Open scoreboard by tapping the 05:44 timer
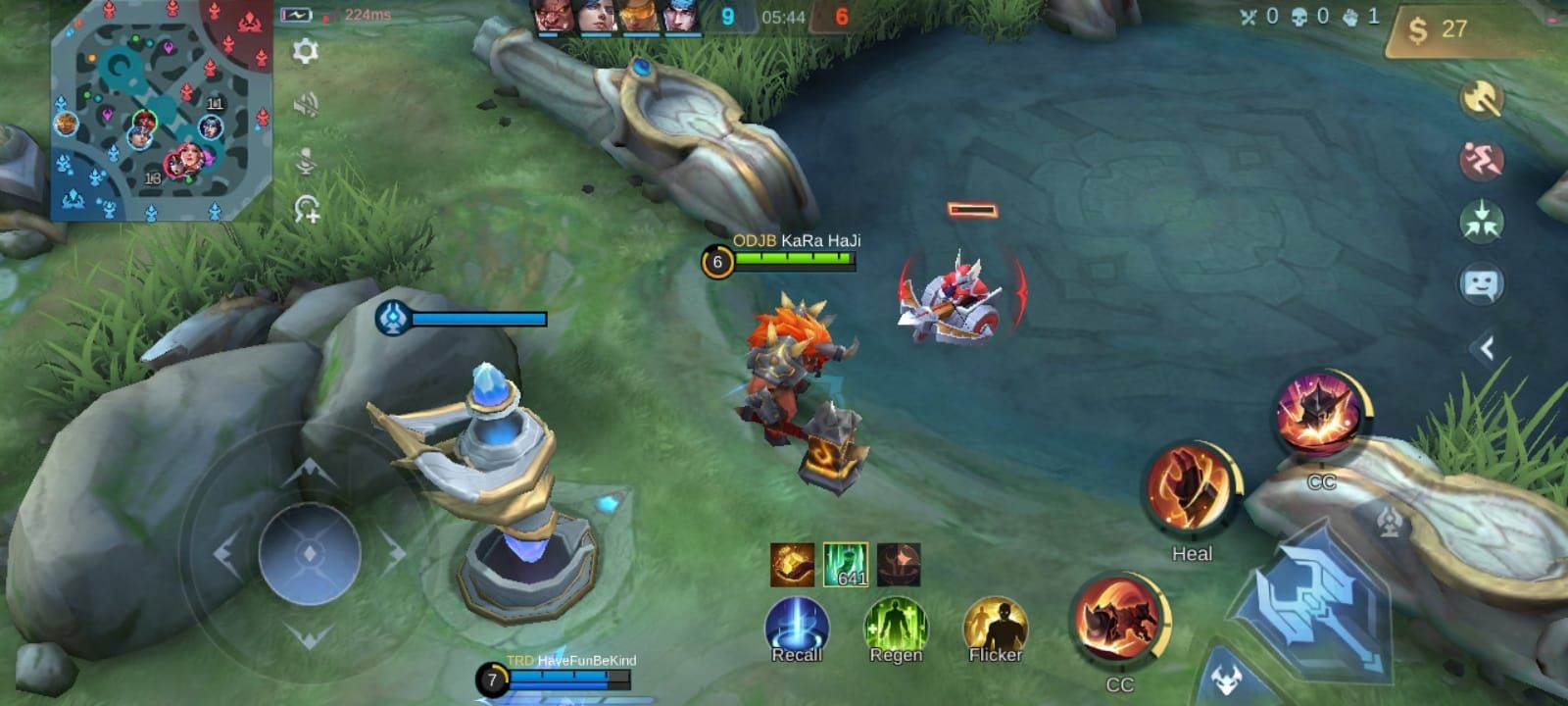 (784, 17)
